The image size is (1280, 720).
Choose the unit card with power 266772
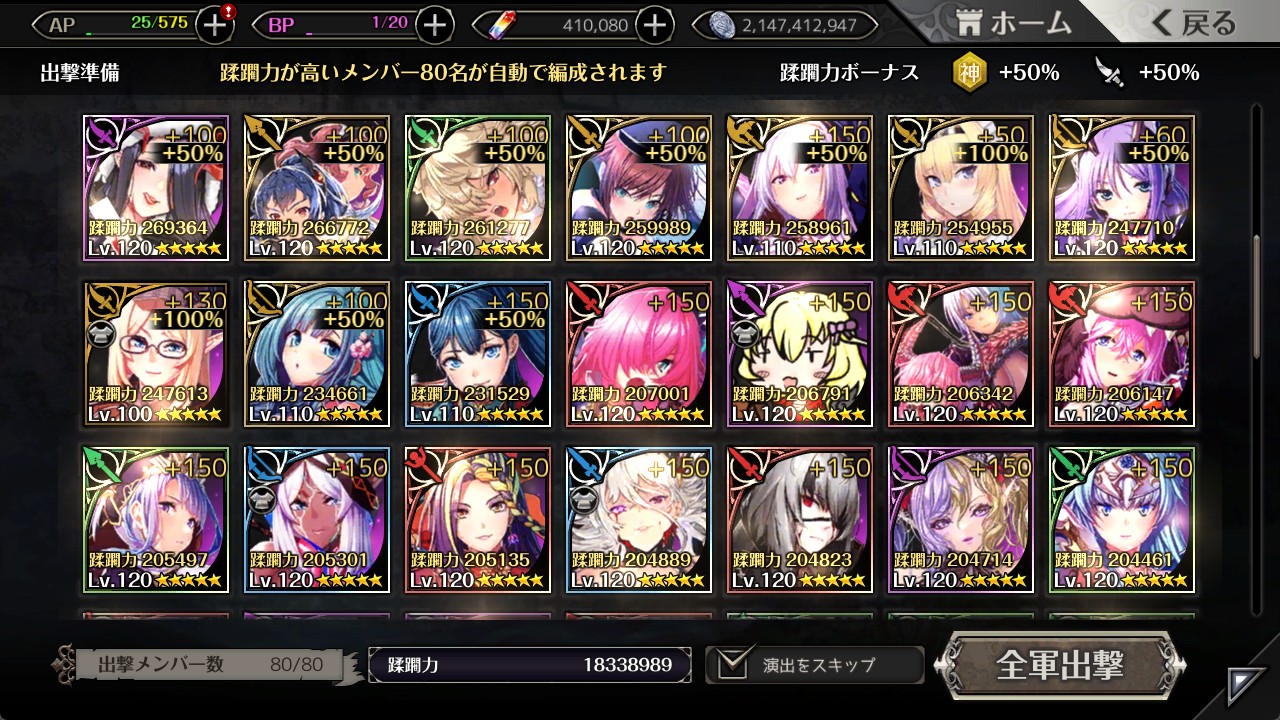click(x=317, y=188)
